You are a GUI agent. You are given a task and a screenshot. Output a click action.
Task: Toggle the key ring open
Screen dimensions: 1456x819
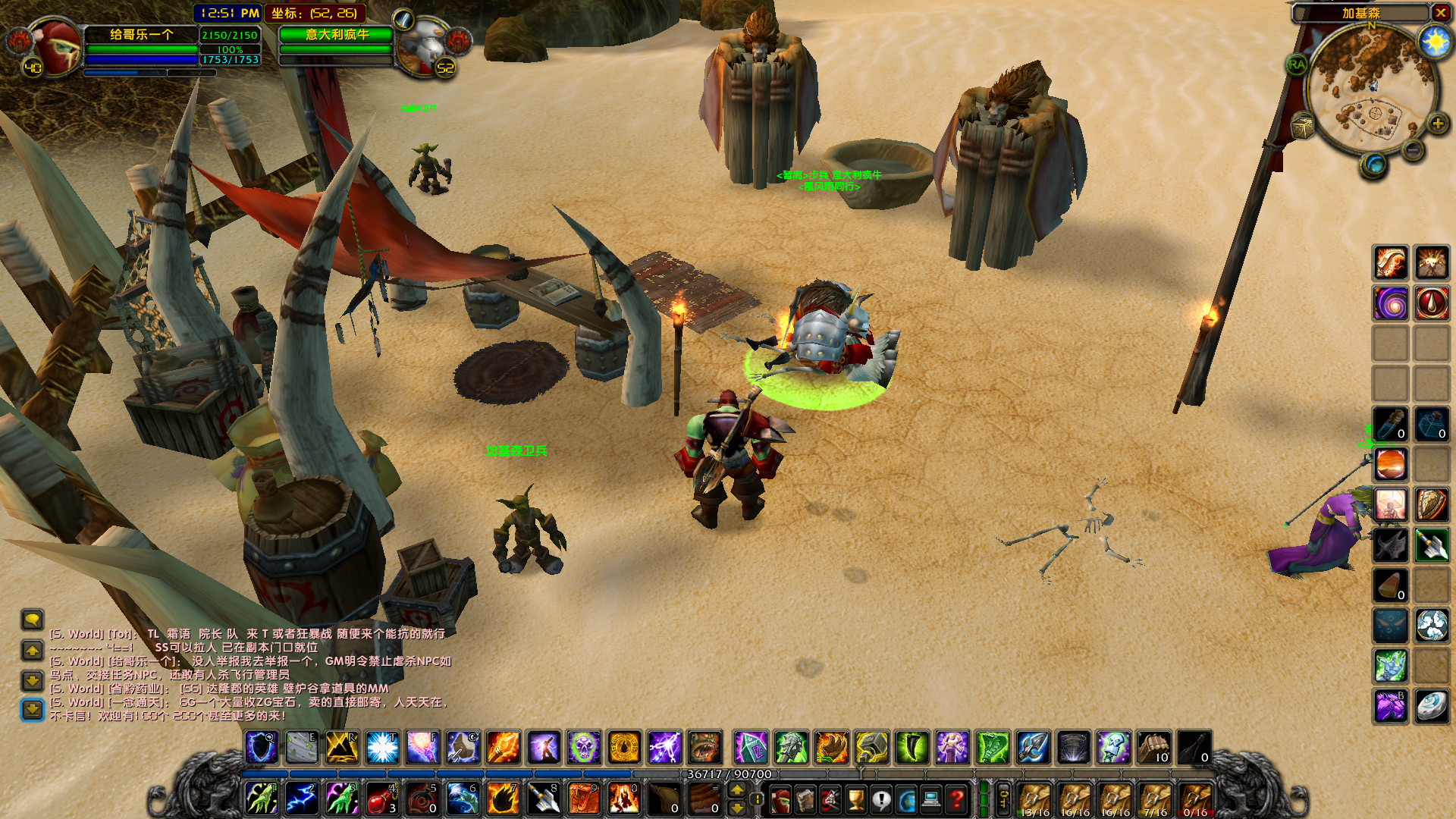pyautogui.click(x=1003, y=798)
